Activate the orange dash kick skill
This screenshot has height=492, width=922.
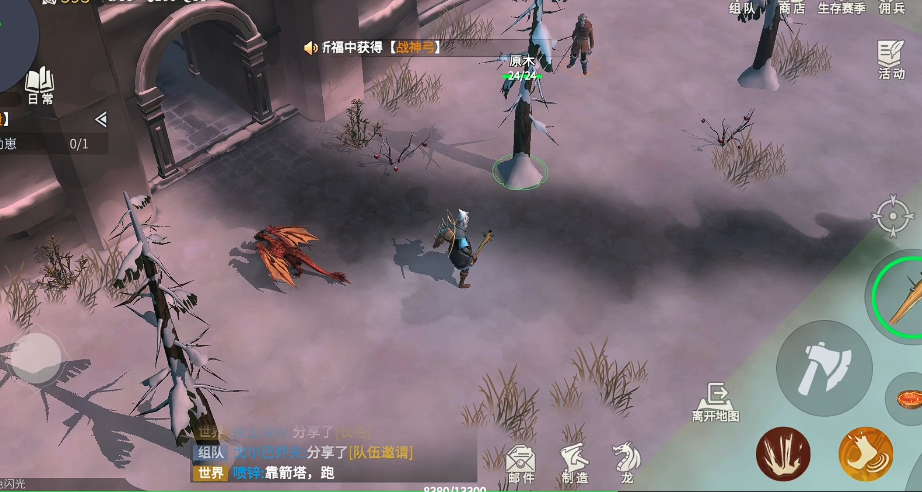coord(865,453)
